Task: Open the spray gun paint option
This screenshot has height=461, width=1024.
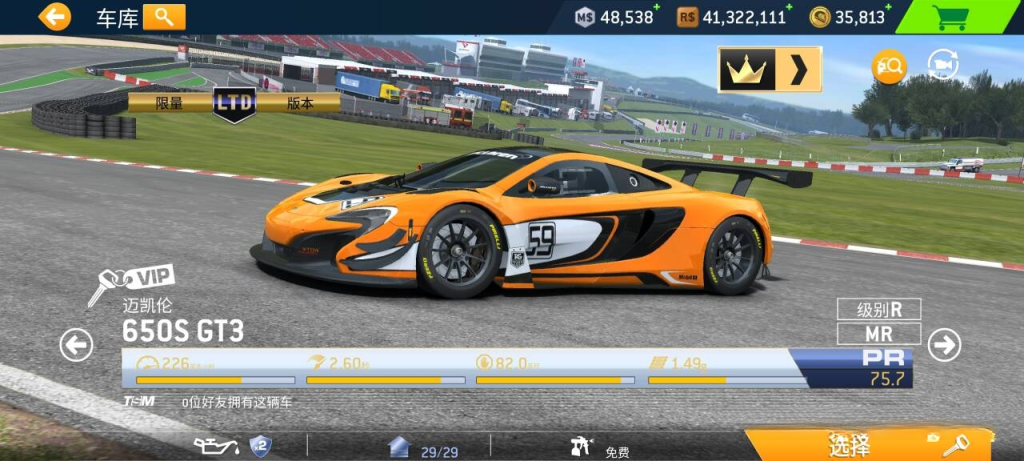Action: click(x=583, y=447)
